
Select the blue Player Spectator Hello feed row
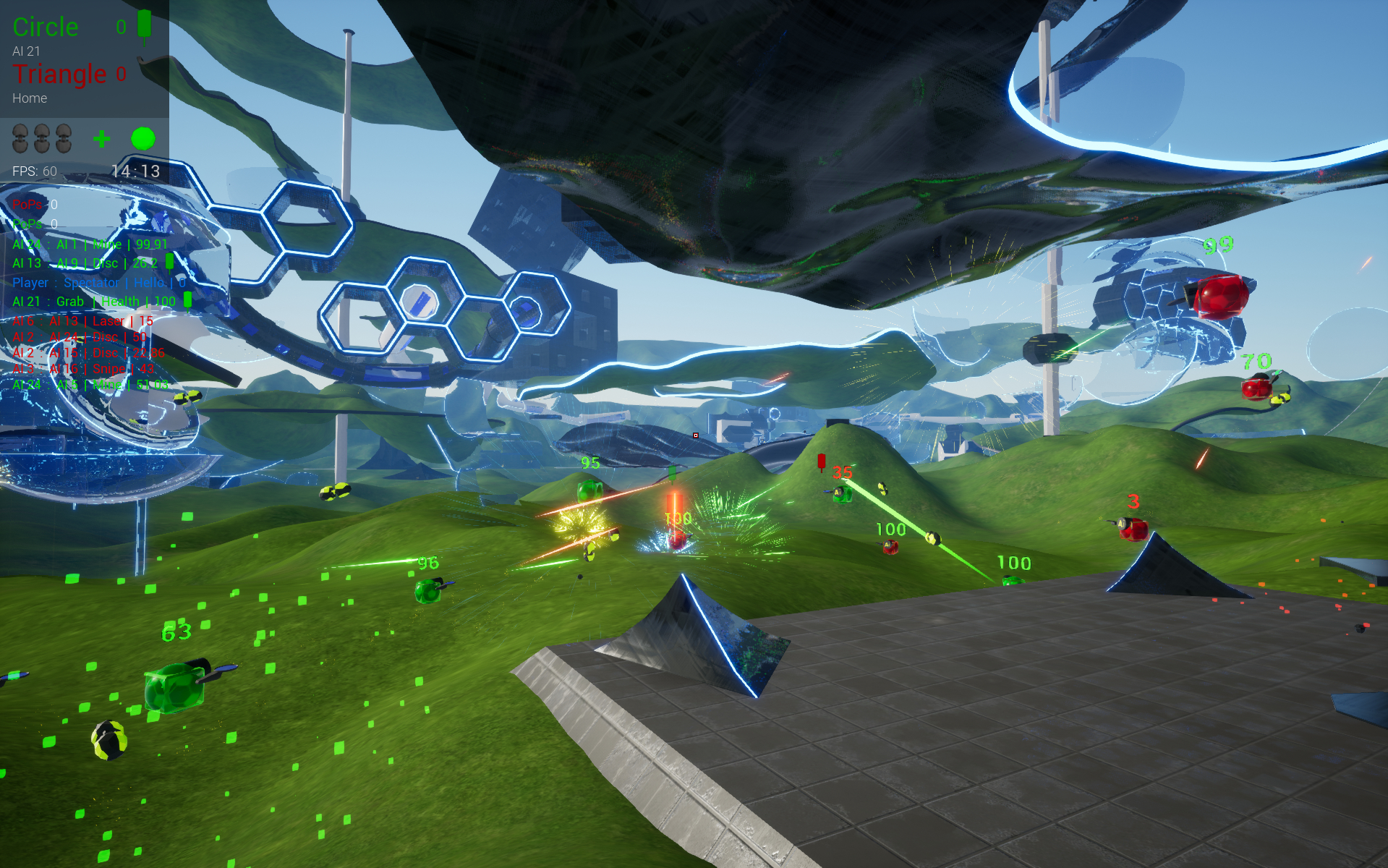[98, 283]
